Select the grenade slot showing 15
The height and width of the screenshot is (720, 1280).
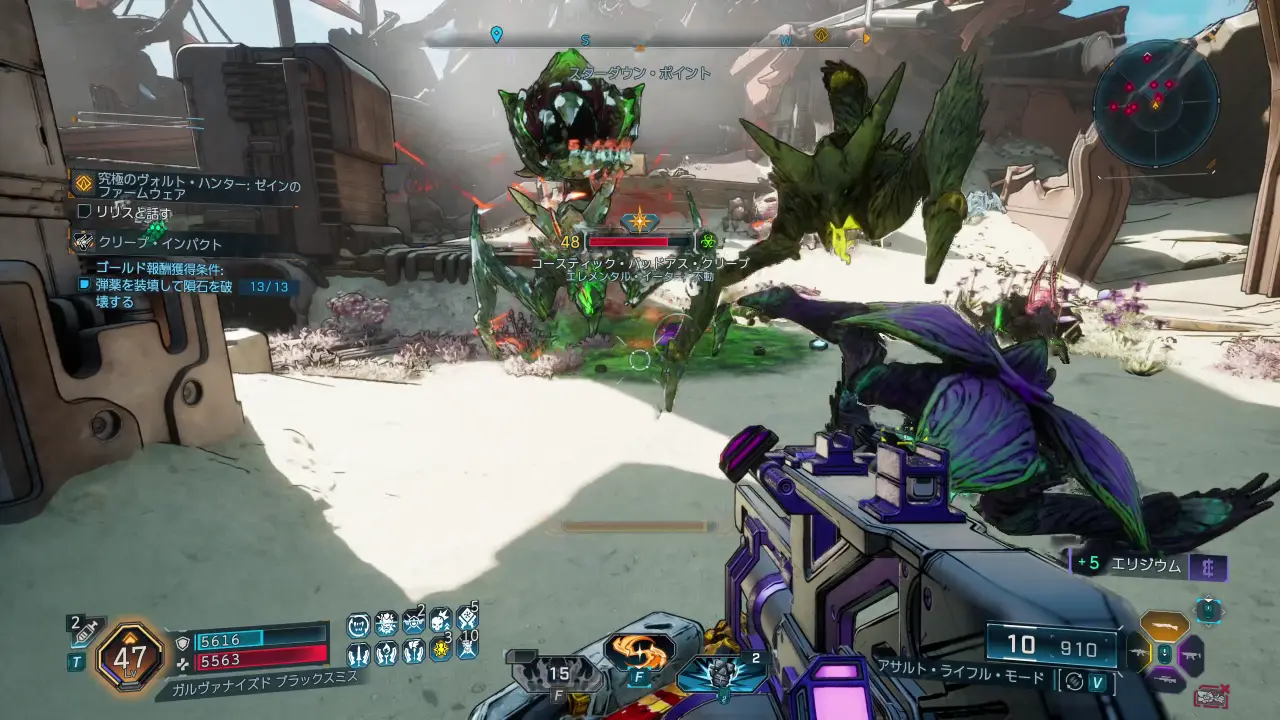tap(558, 673)
